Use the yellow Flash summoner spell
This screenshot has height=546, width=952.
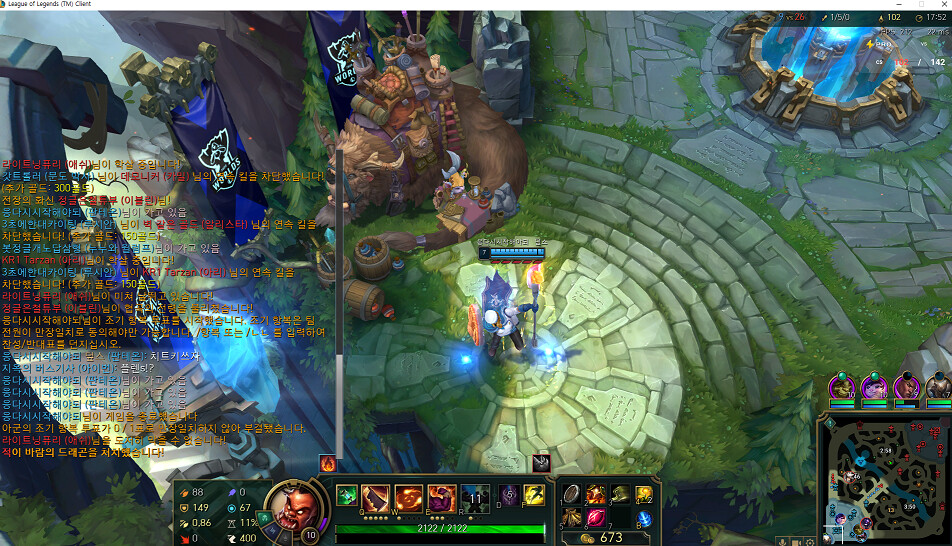[x=534, y=495]
